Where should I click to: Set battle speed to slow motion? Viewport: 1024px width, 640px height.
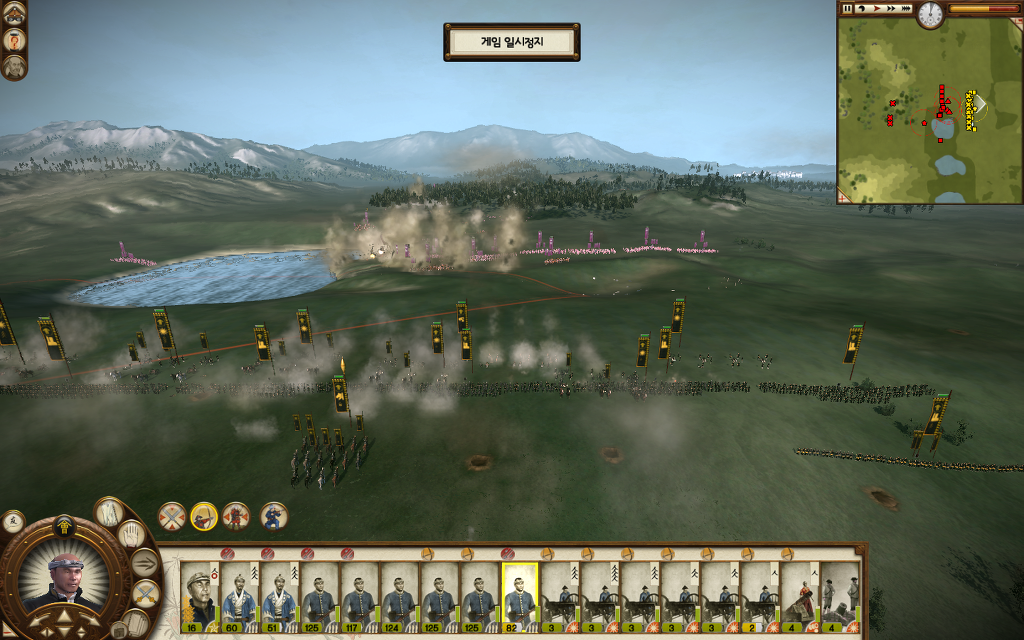pos(861,8)
